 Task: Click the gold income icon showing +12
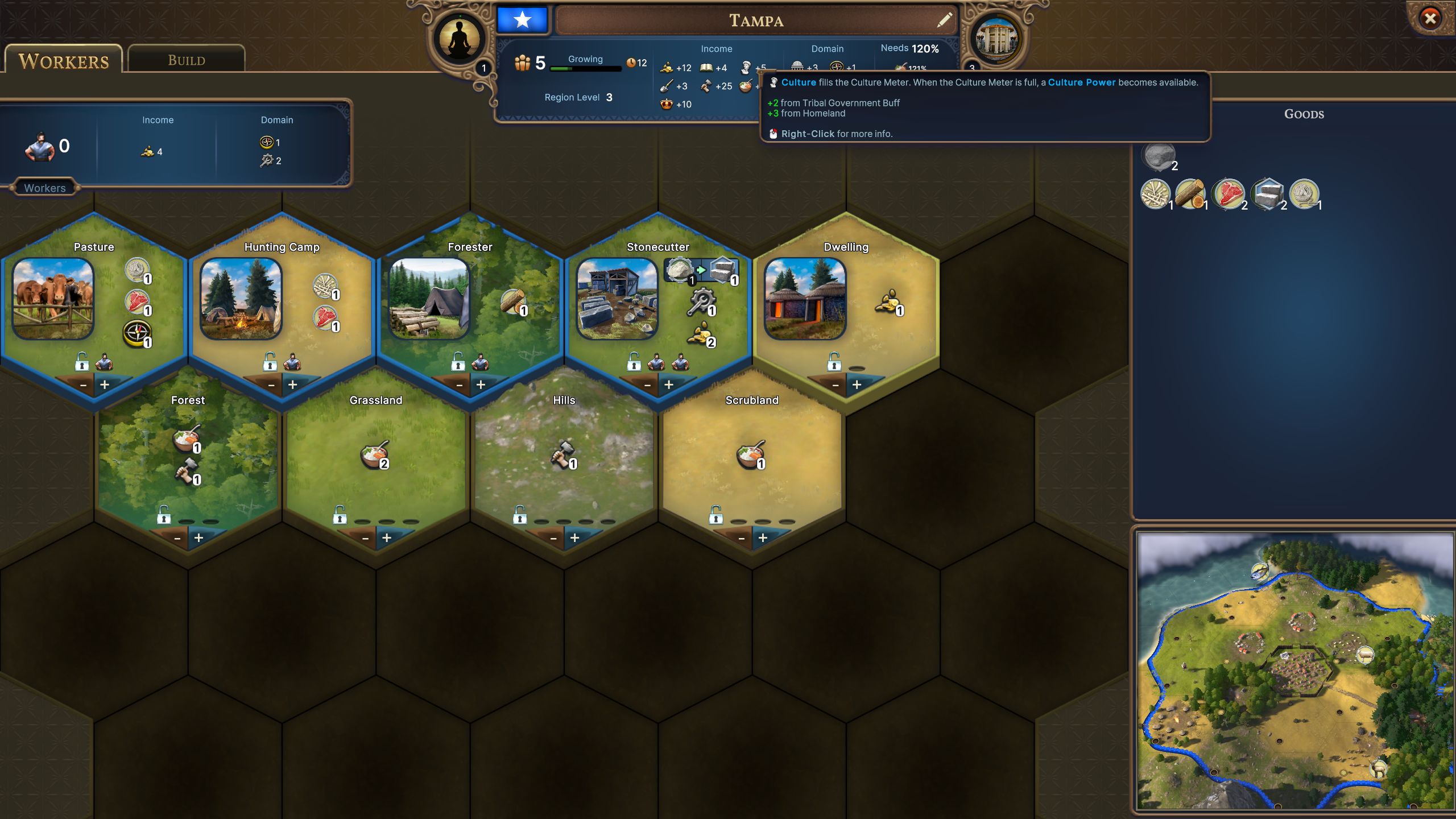pos(665,68)
